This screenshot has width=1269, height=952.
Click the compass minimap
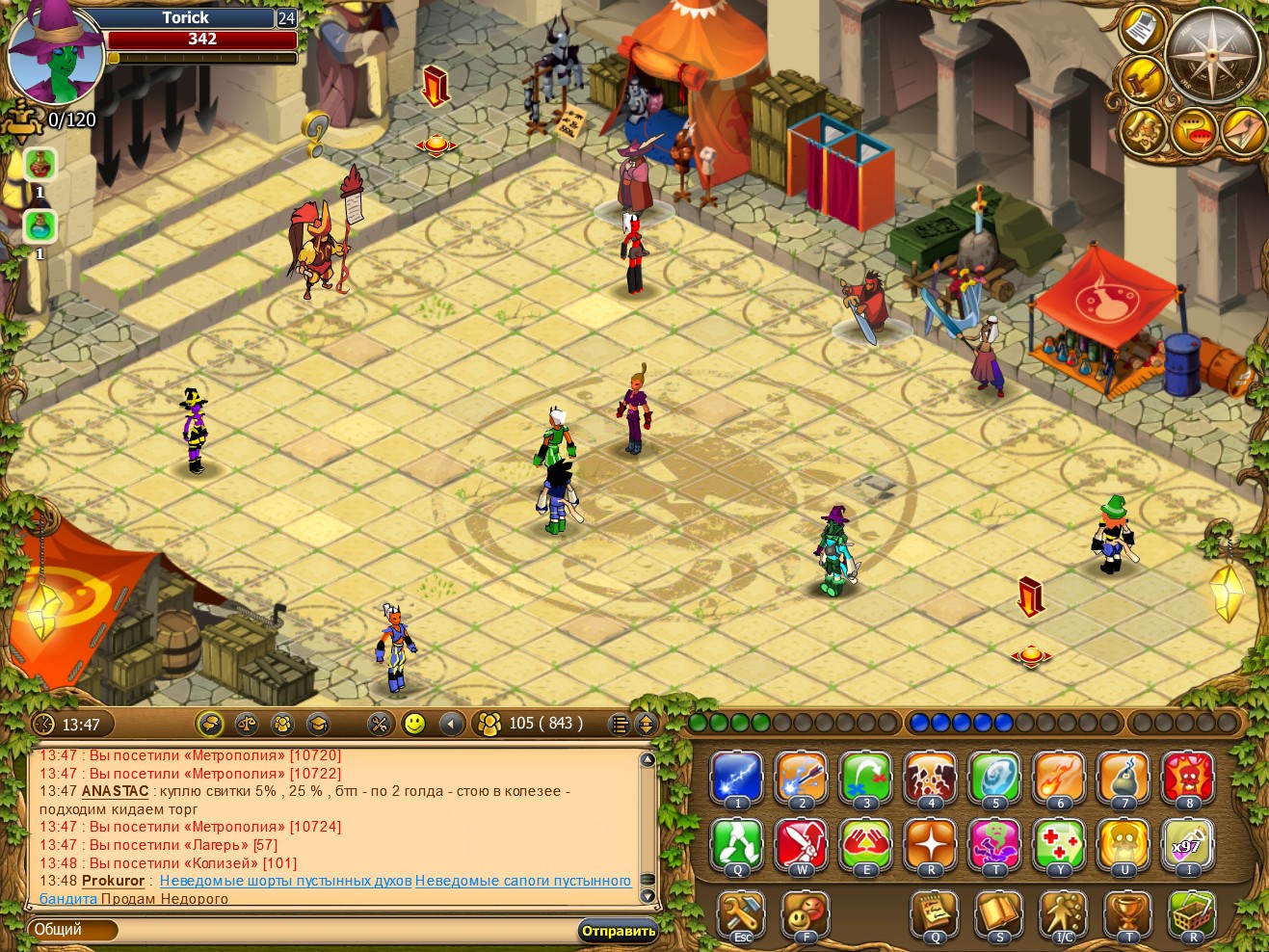coord(1211,55)
